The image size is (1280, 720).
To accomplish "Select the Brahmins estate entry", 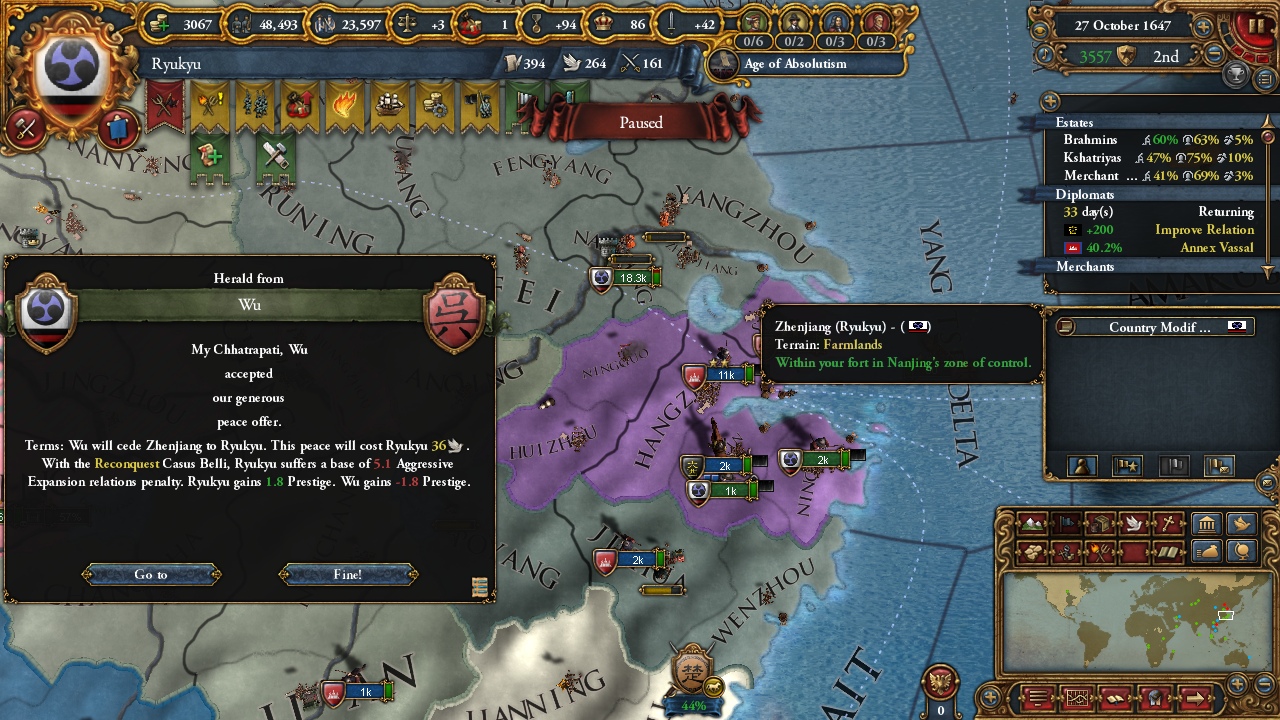I will (x=1091, y=140).
